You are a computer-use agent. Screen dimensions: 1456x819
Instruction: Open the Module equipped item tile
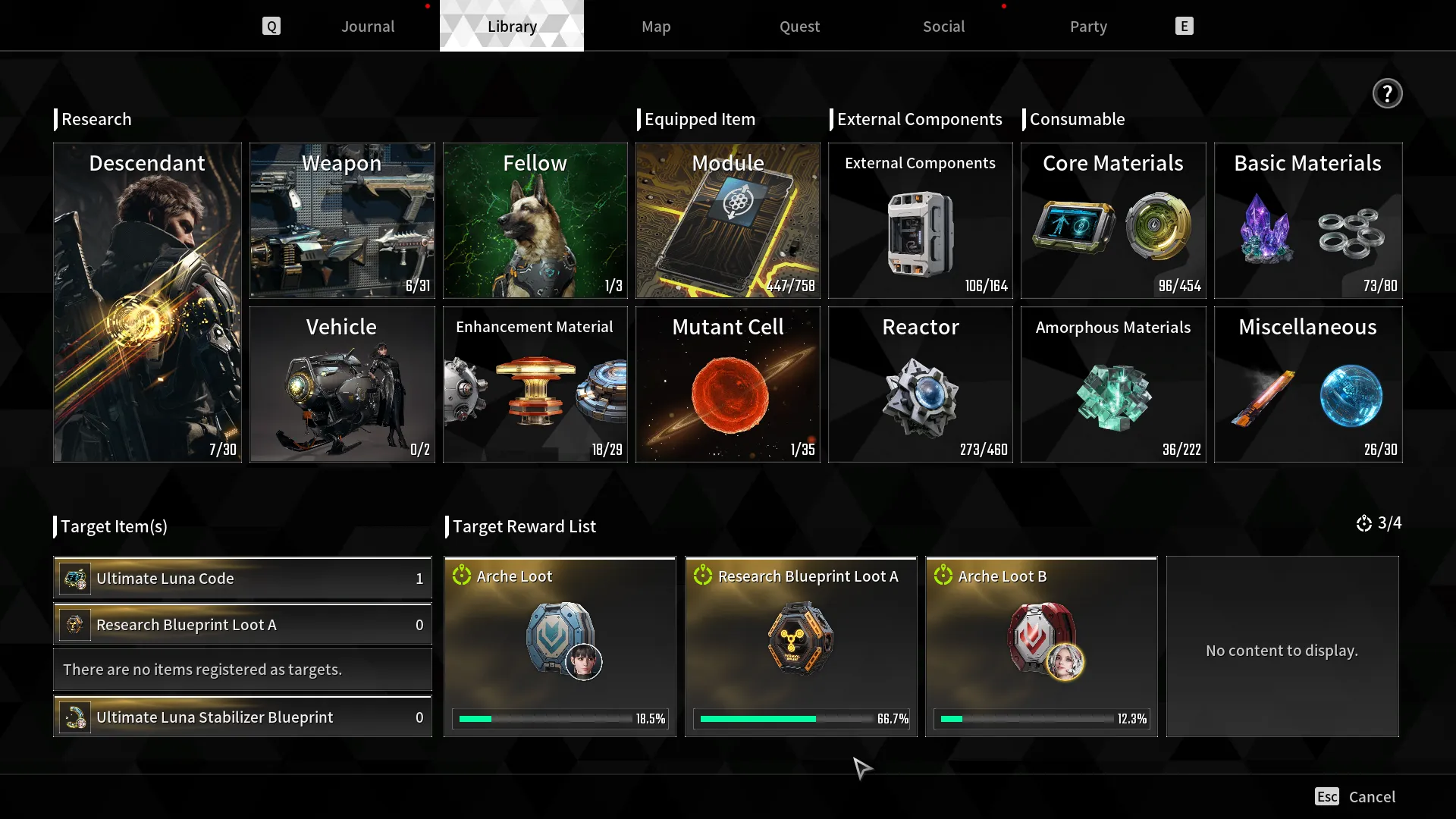[x=727, y=221]
